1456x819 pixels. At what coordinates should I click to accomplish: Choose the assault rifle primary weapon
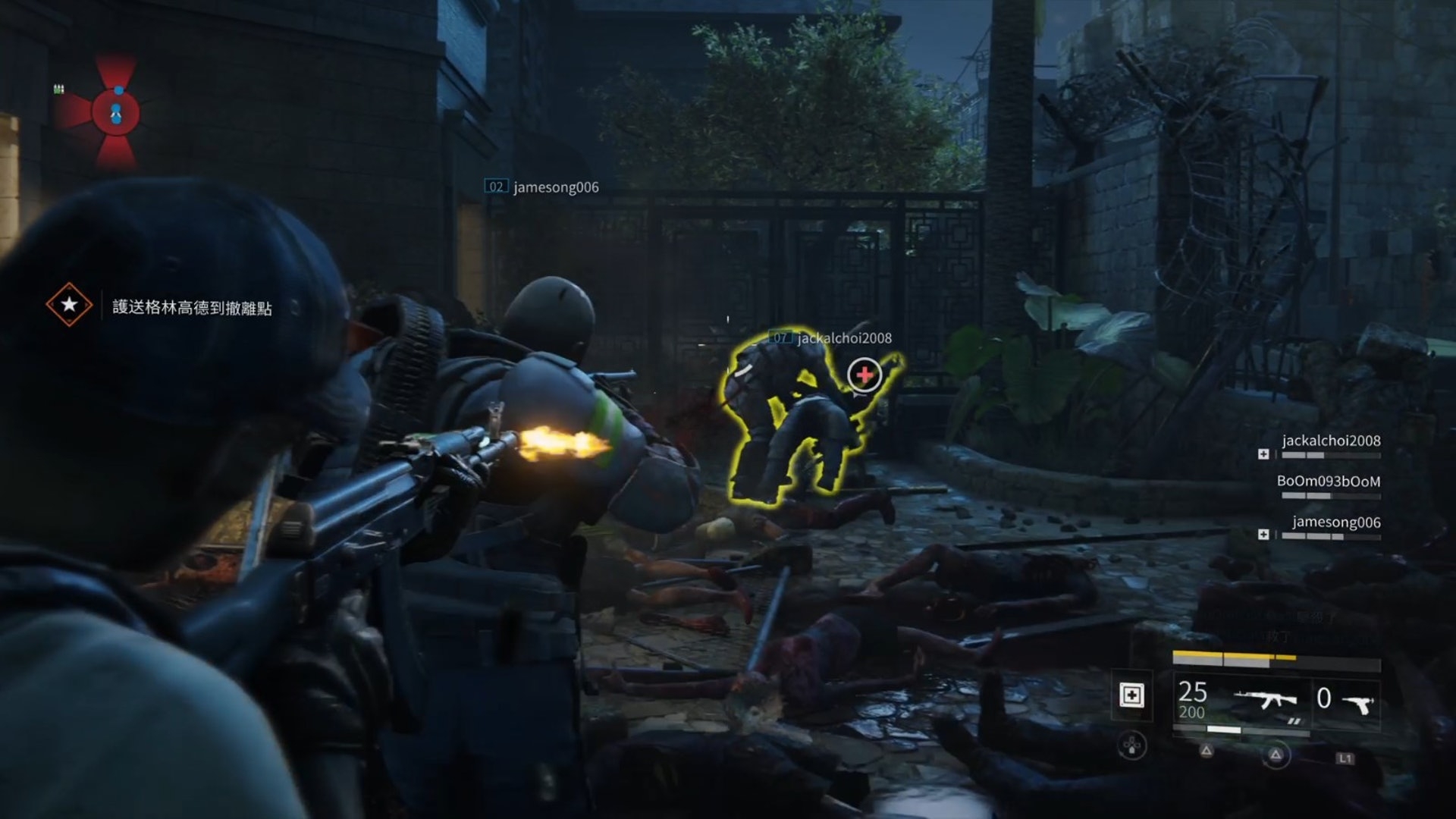(1264, 699)
